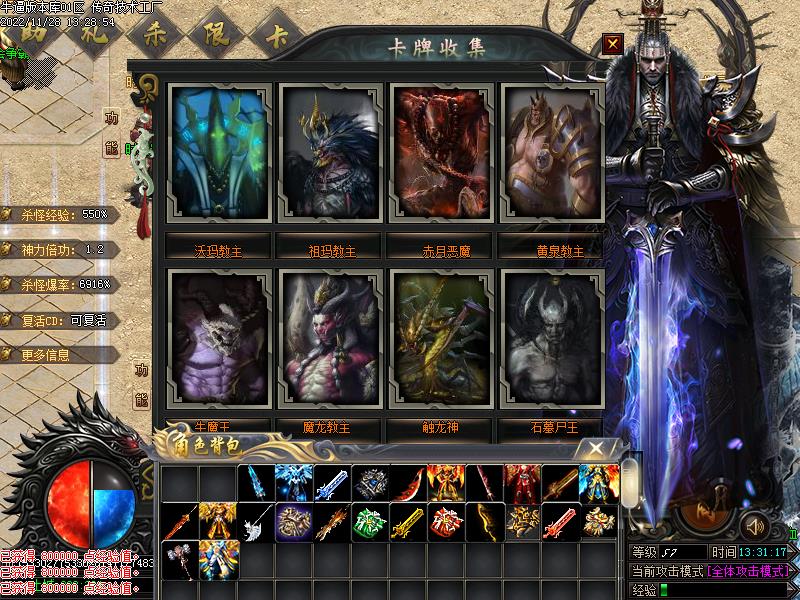The image size is (800, 600).
Task: Open the 更多信息 info entry
Action: 58,355
